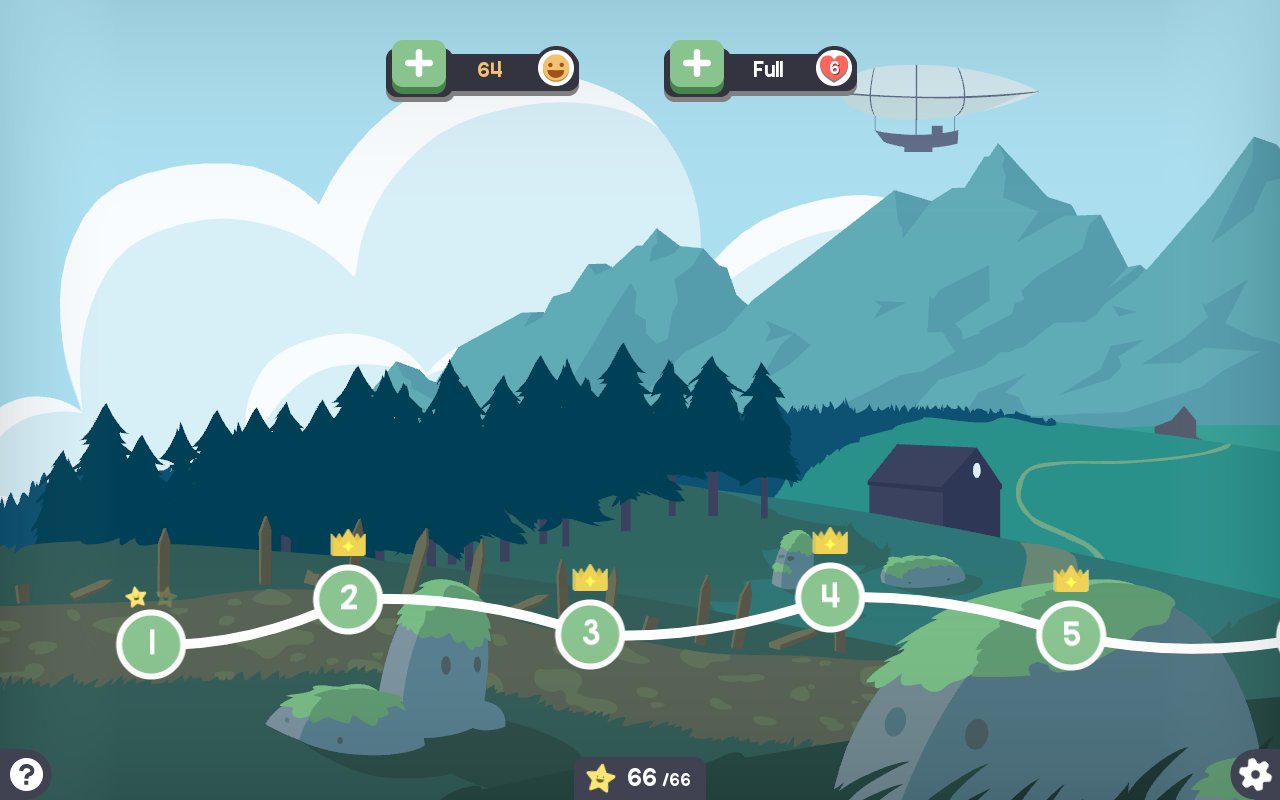Open level 2 node

pos(348,599)
